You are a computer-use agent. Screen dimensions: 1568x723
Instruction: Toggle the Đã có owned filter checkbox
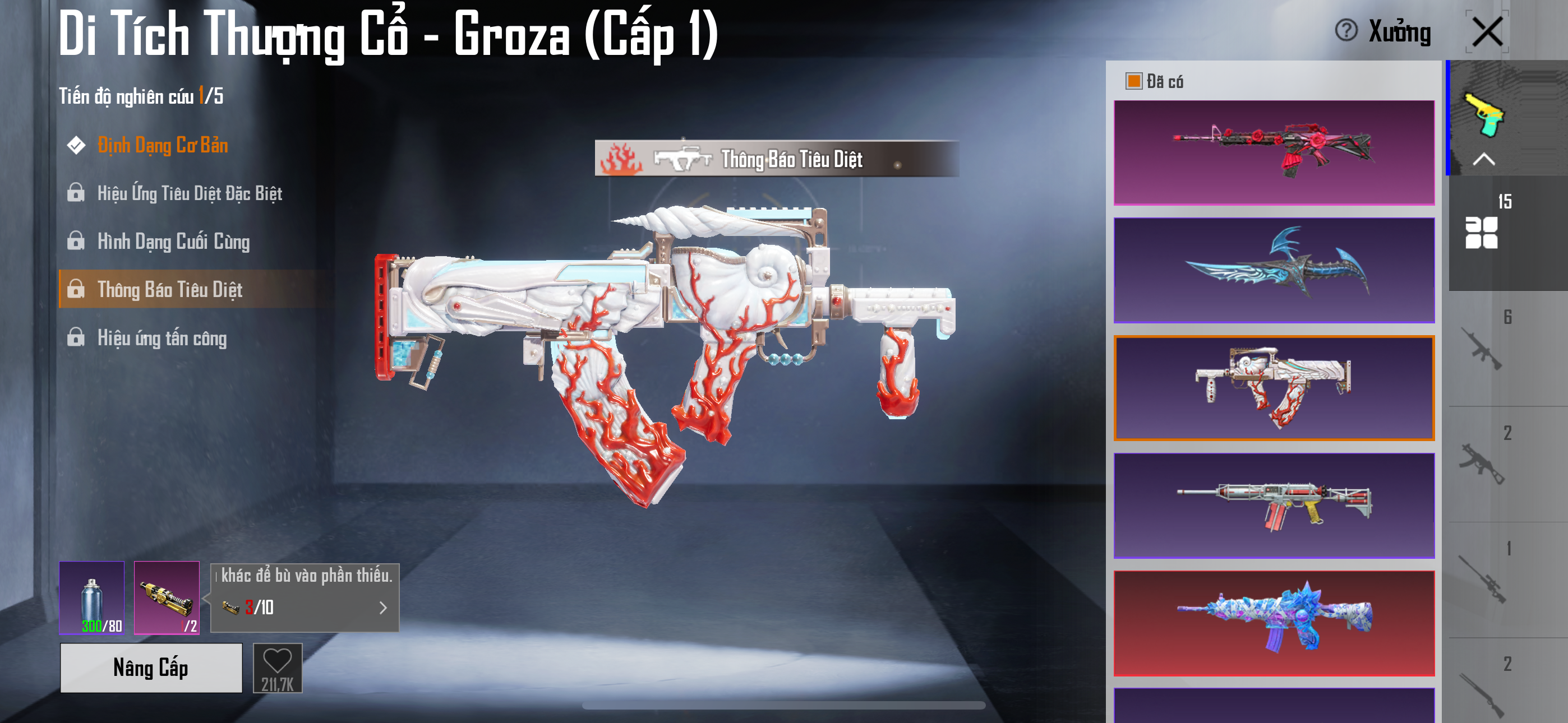point(1133,81)
